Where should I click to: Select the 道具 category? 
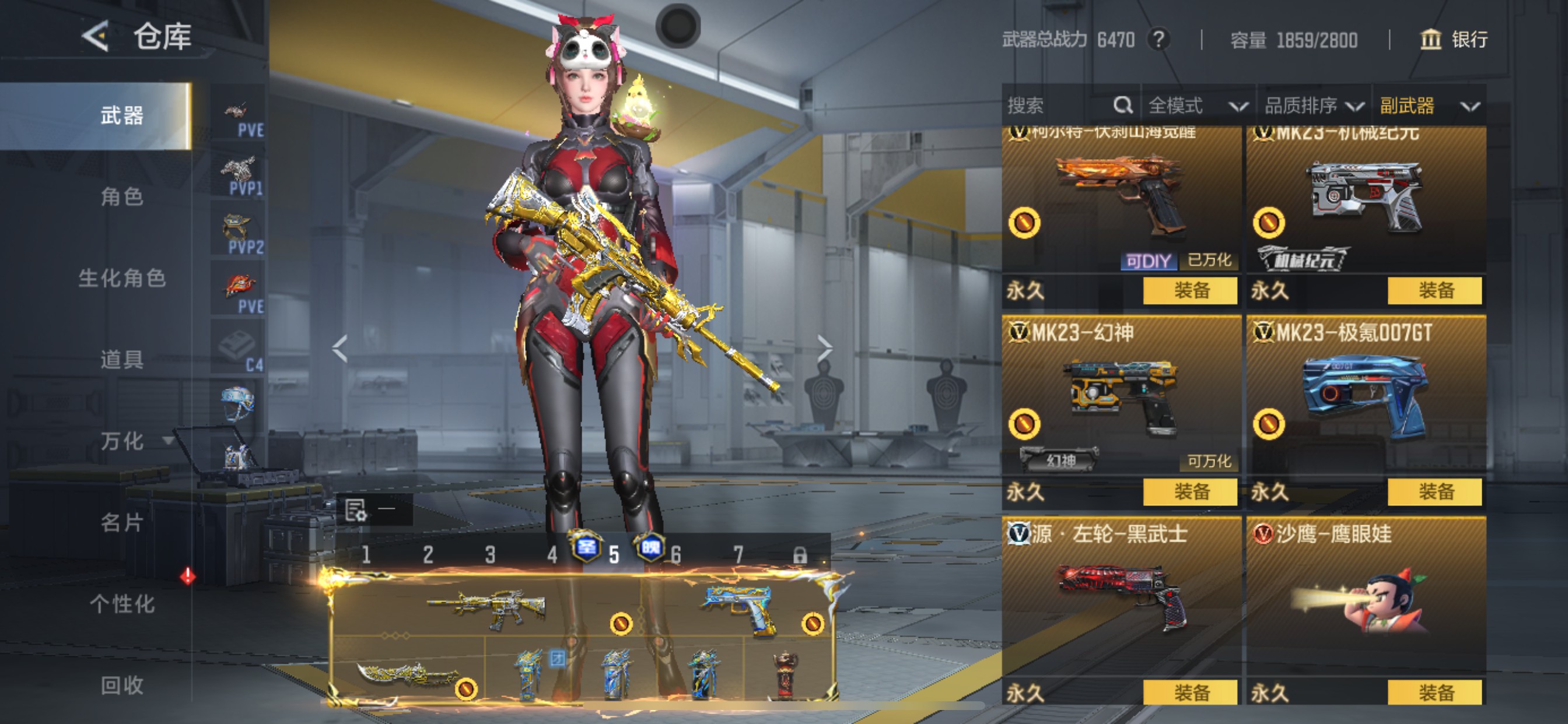(122, 360)
